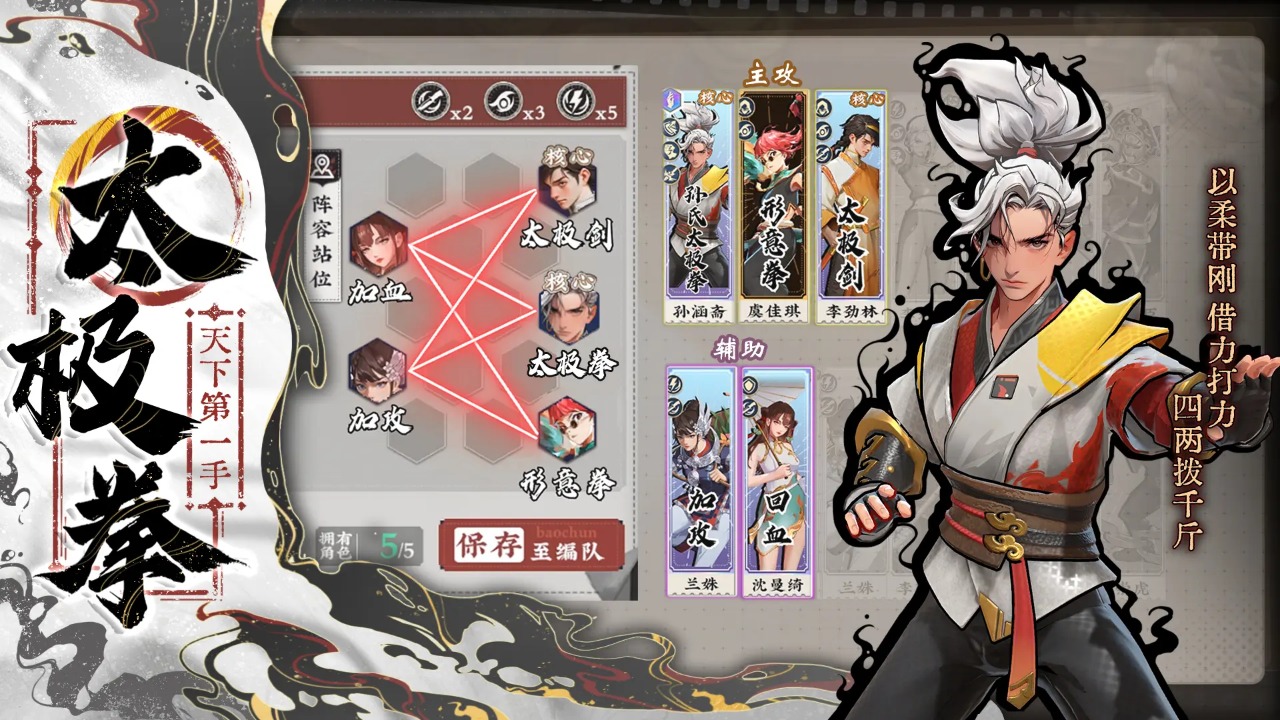This screenshot has height=720, width=1280.
Task: Click the lightning counter icon showing x5
Action: 578,100
